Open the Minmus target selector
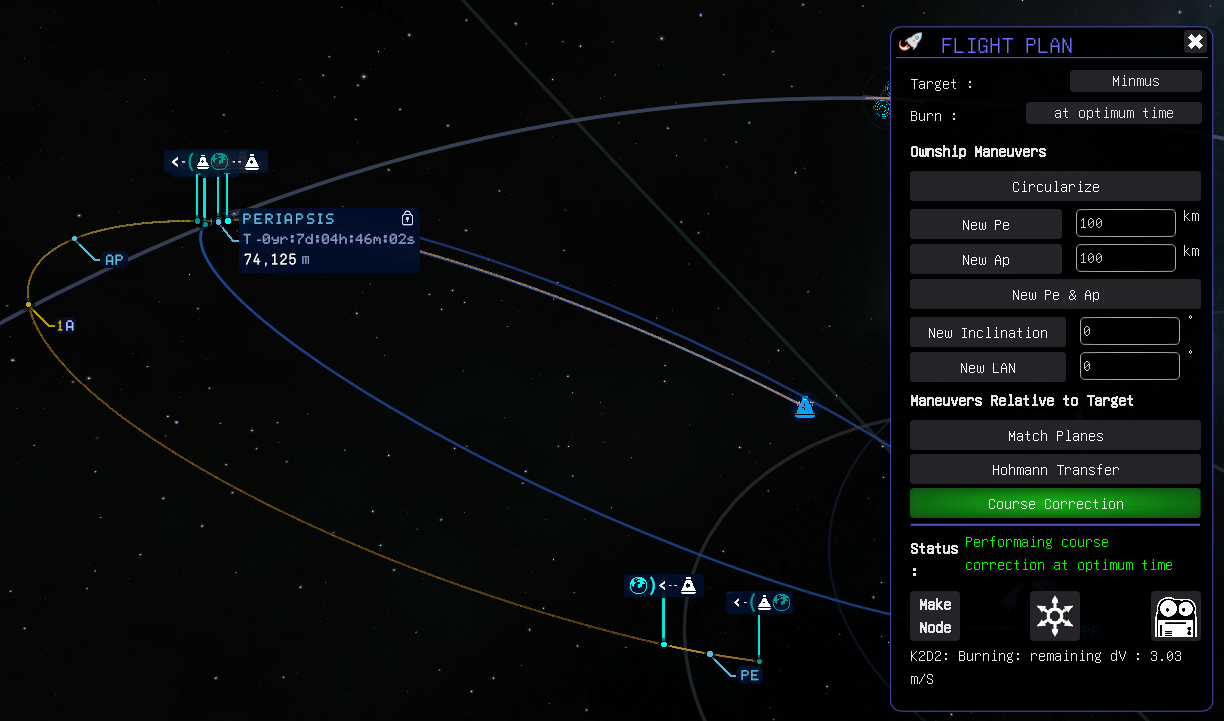Viewport: 1224px width, 721px height. coord(1135,81)
